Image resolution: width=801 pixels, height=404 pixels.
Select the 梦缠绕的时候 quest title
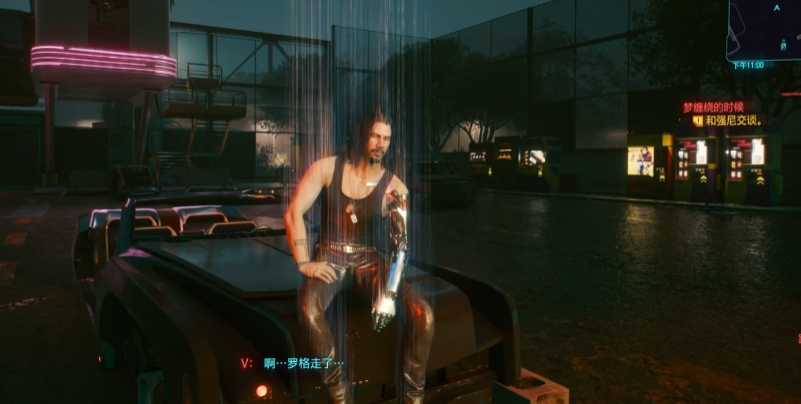713,107
